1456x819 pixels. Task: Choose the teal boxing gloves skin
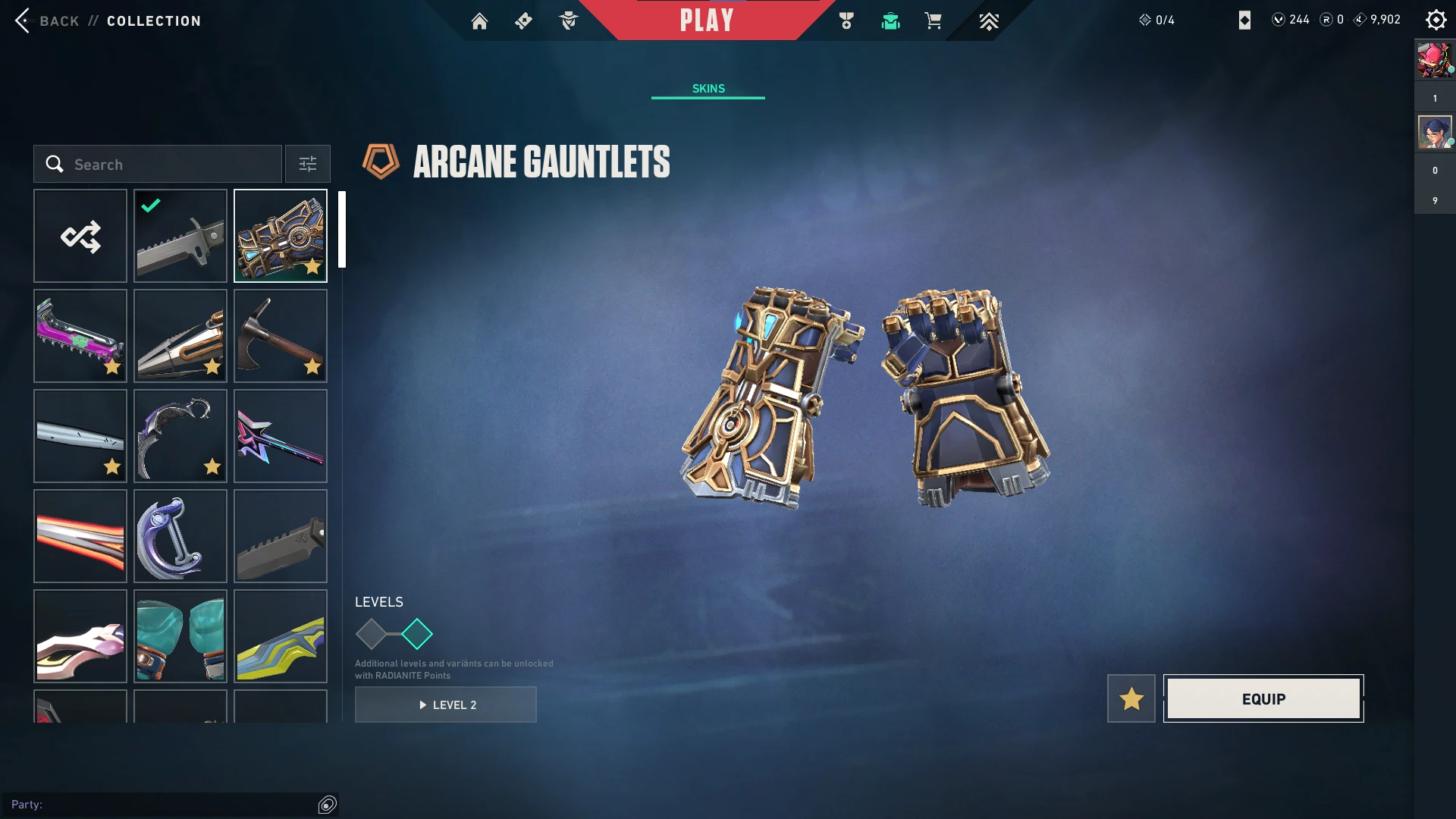coord(180,637)
